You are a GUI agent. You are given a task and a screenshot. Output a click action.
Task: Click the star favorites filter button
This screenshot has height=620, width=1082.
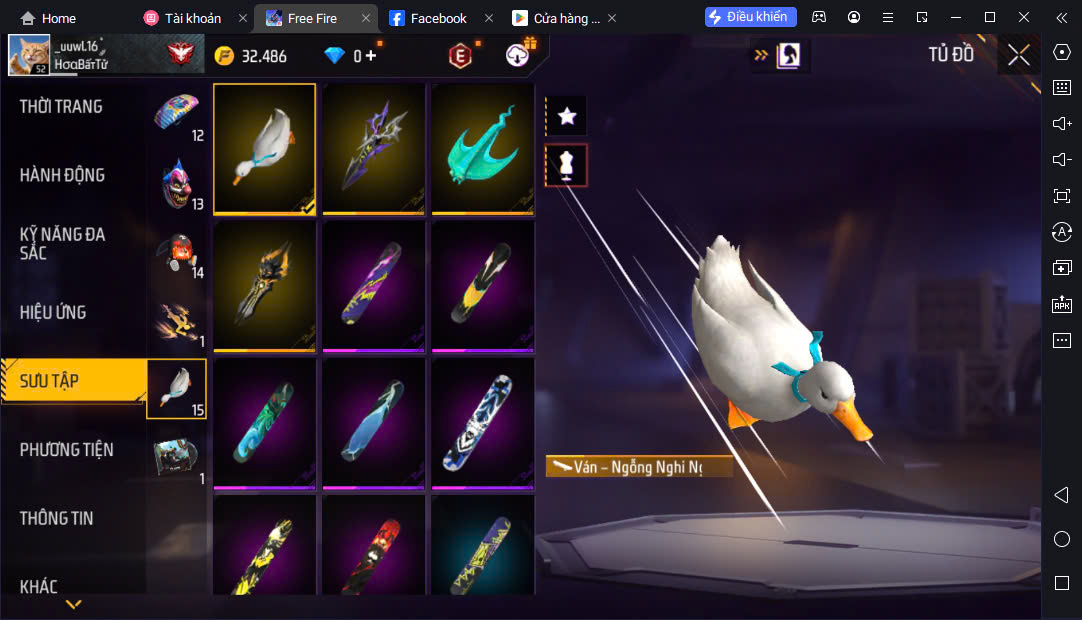click(567, 116)
